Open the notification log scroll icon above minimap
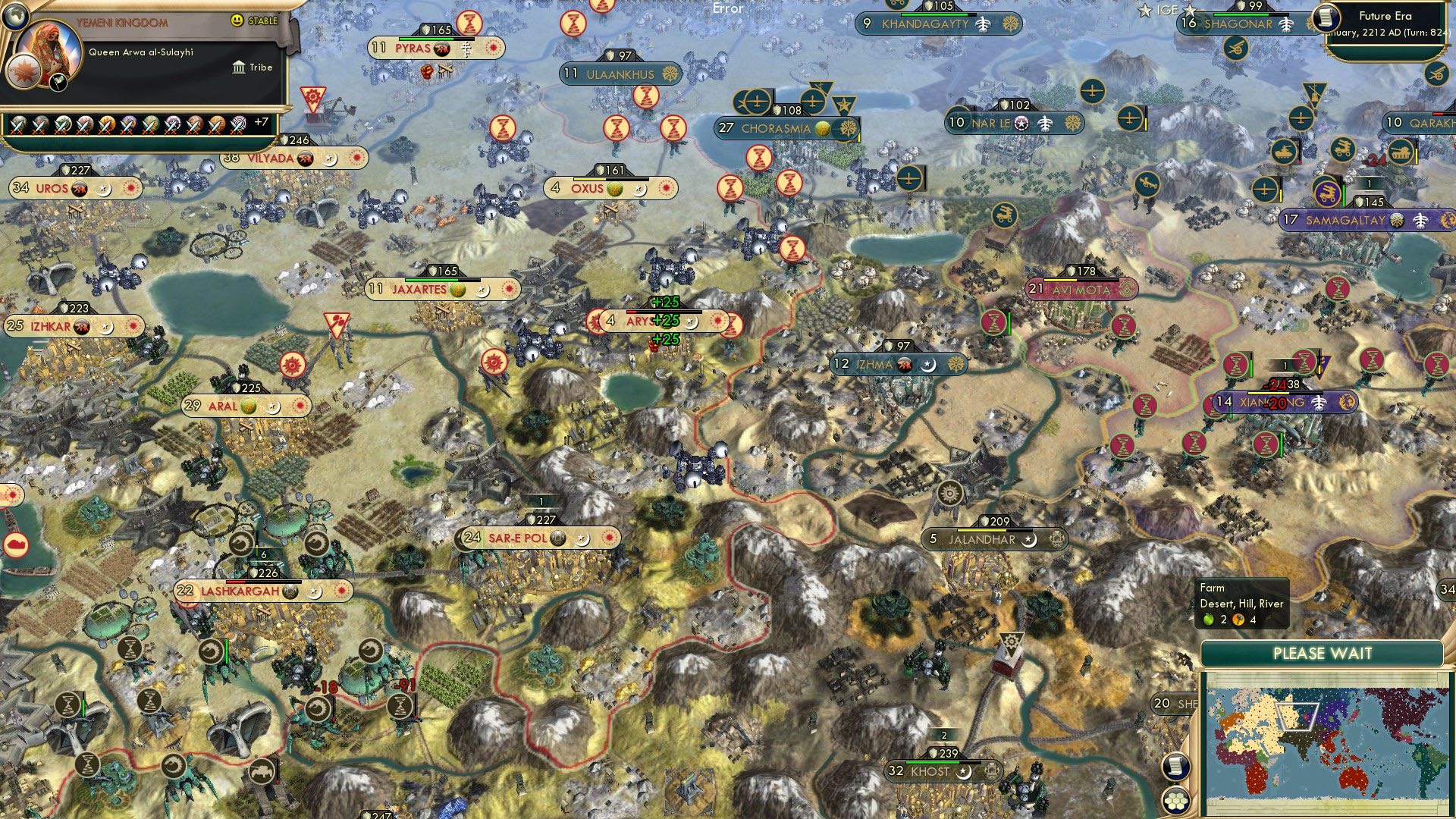The image size is (1456, 819). click(1176, 767)
